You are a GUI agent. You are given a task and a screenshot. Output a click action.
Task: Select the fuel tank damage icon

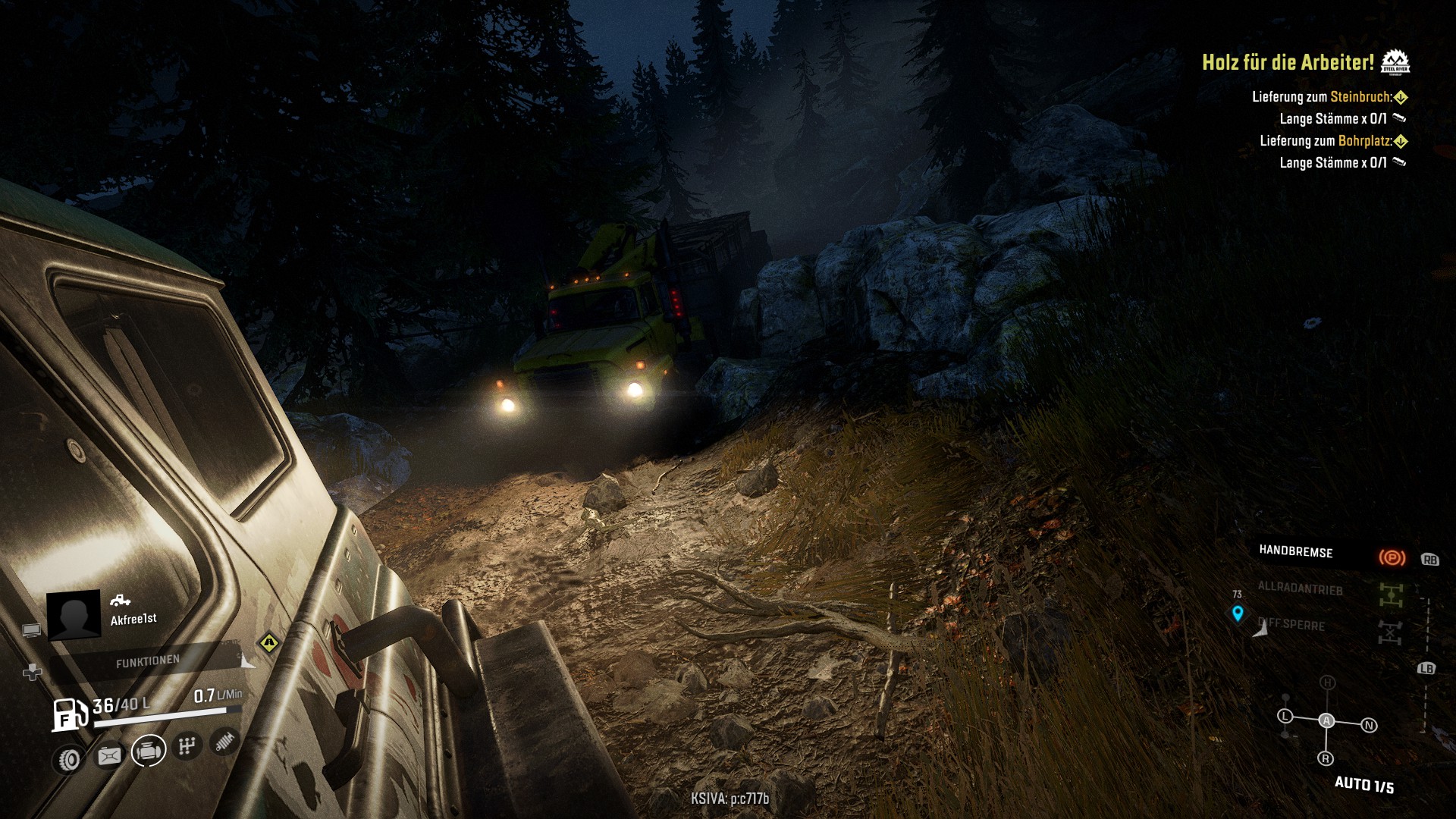click(x=109, y=755)
